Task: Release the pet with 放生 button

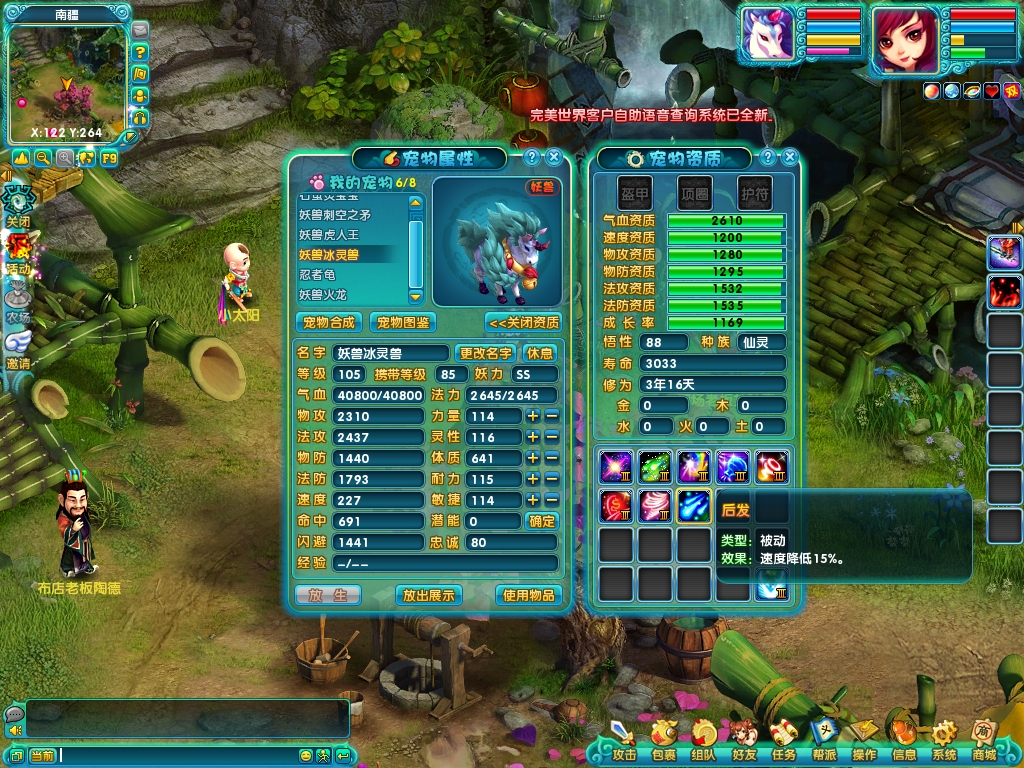Action: [x=328, y=595]
